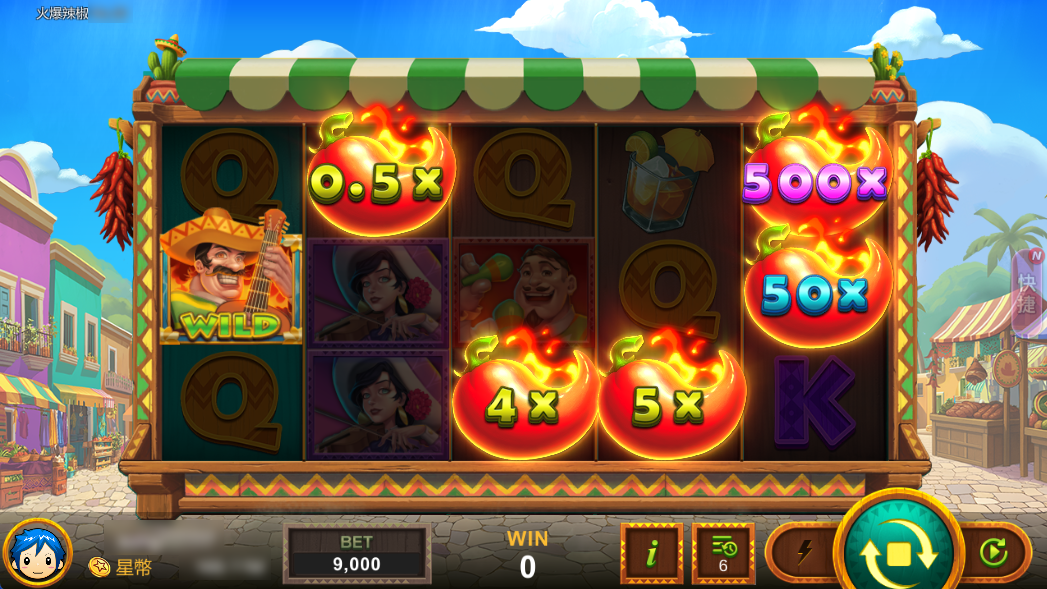1047x589 pixels.
Task: Toggle turbo mode with lightning bolt
Action: coord(805,552)
